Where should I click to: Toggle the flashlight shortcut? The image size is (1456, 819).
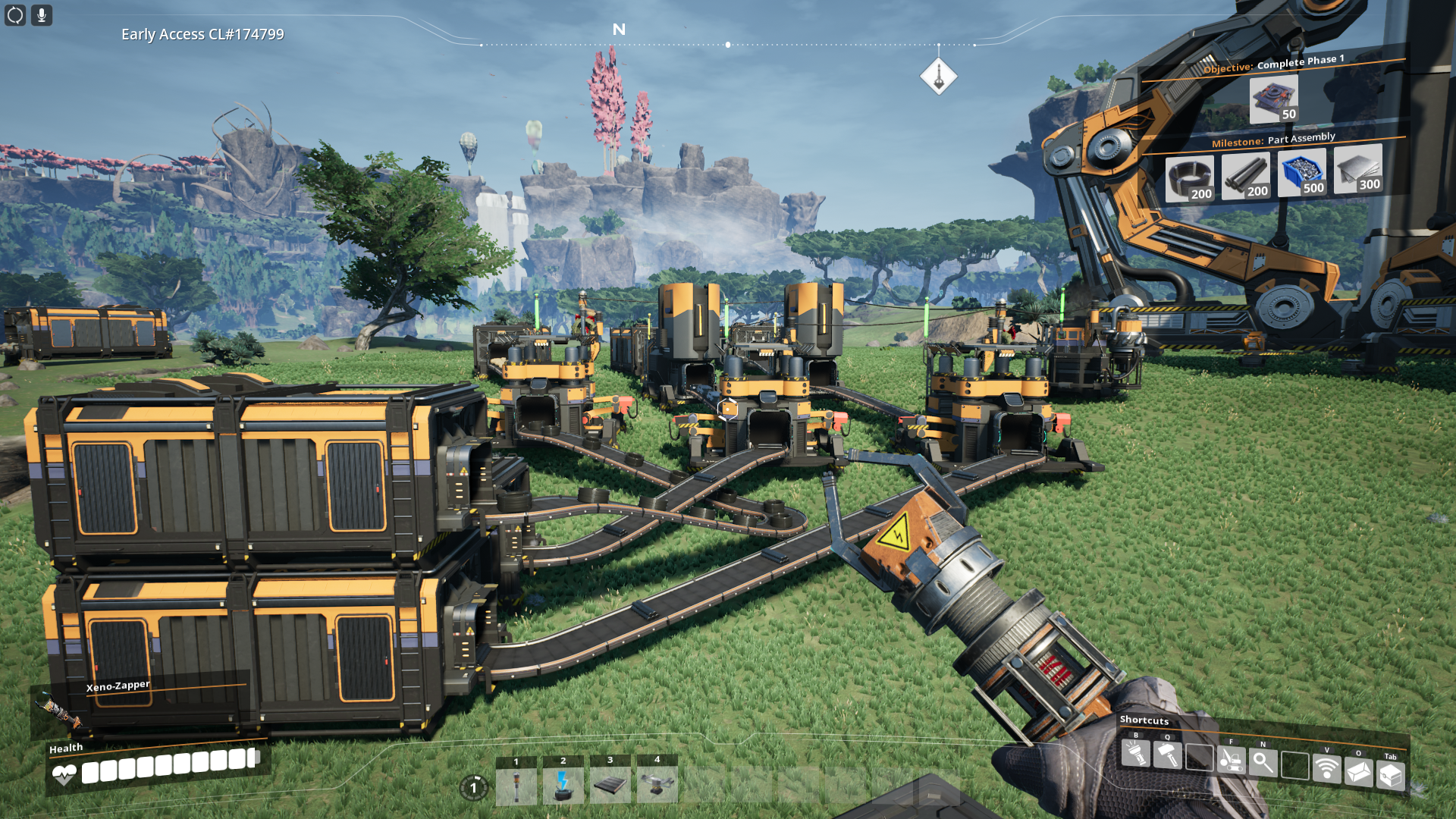click(1135, 754)
